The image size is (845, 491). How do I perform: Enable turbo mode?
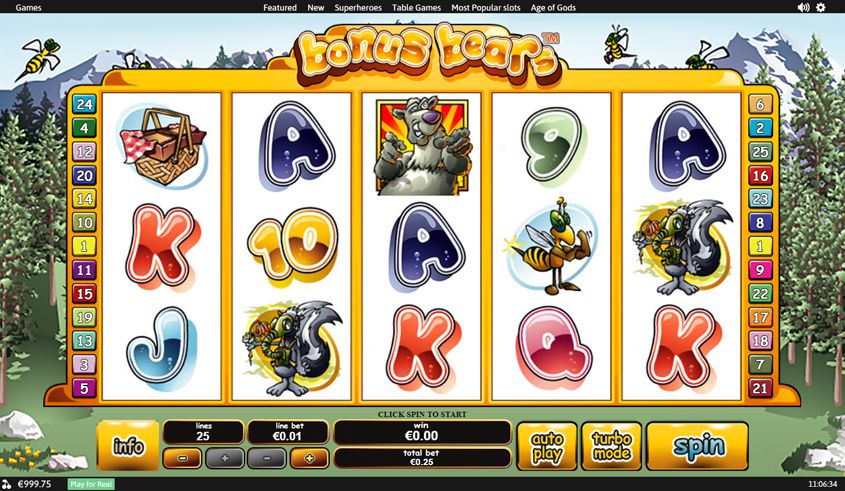click(x=611, y=446)
